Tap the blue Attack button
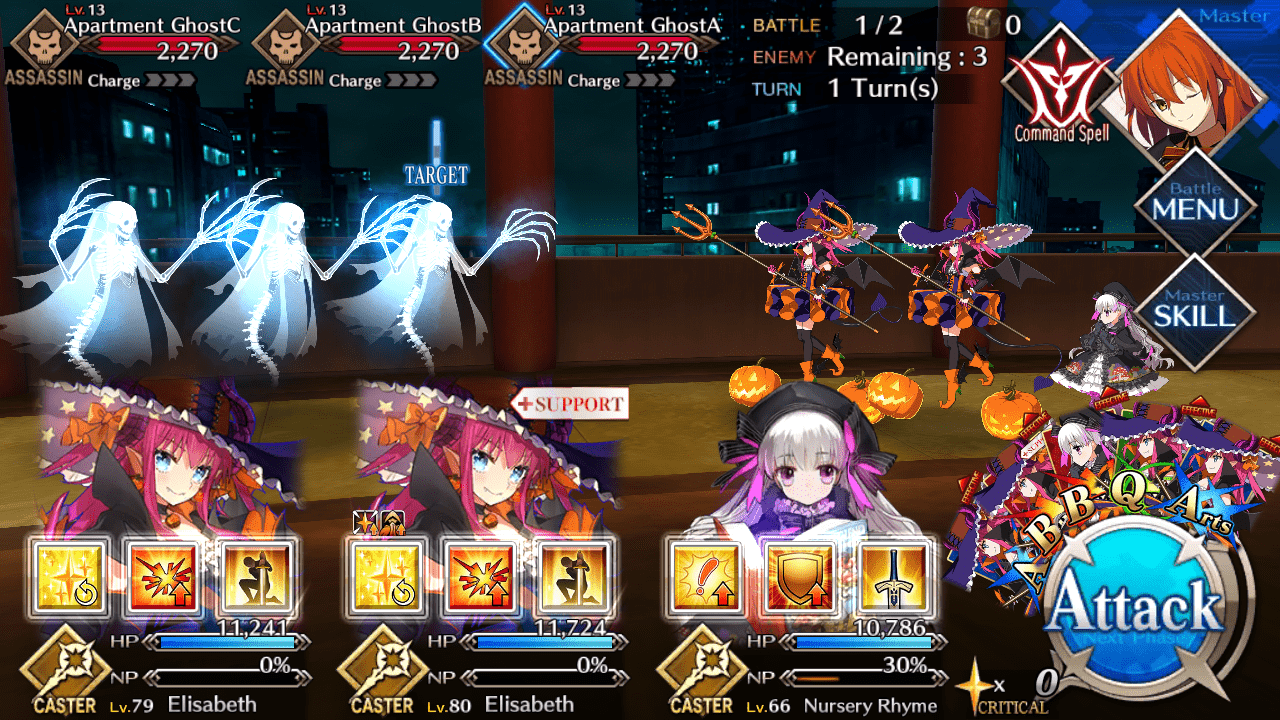 (1137, 606)
